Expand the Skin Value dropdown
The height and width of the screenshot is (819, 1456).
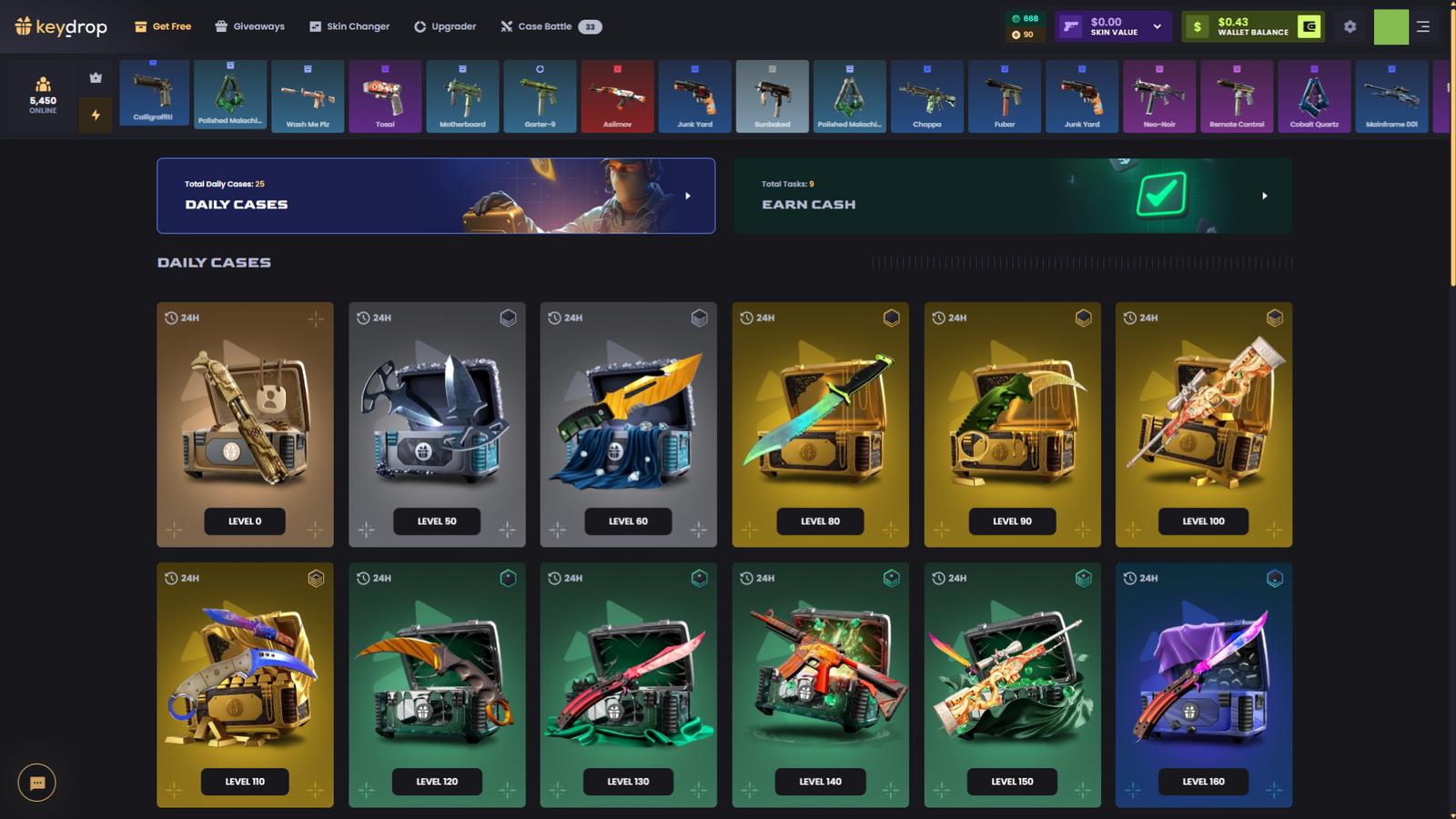pos(1157,26)
